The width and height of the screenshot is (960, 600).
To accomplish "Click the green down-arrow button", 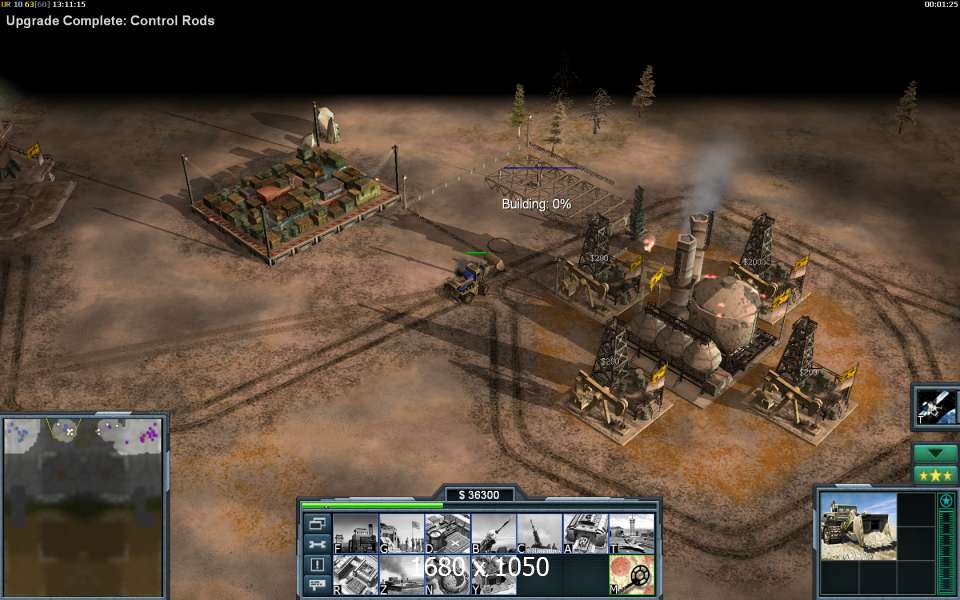I will pyautogui.click(x=936, y=453).
